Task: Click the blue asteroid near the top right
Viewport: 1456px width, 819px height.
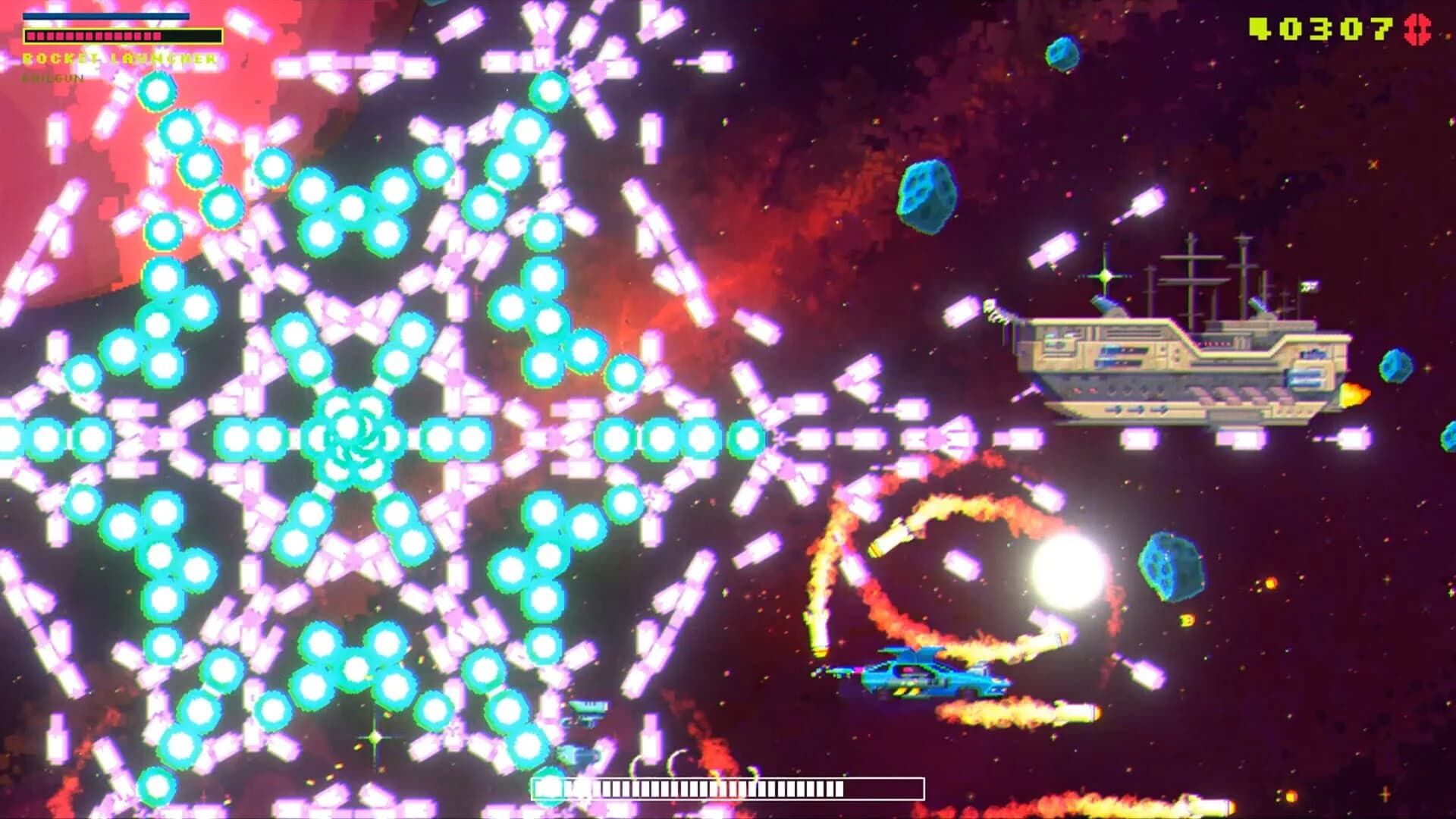Action: (x=1062, y=53)
